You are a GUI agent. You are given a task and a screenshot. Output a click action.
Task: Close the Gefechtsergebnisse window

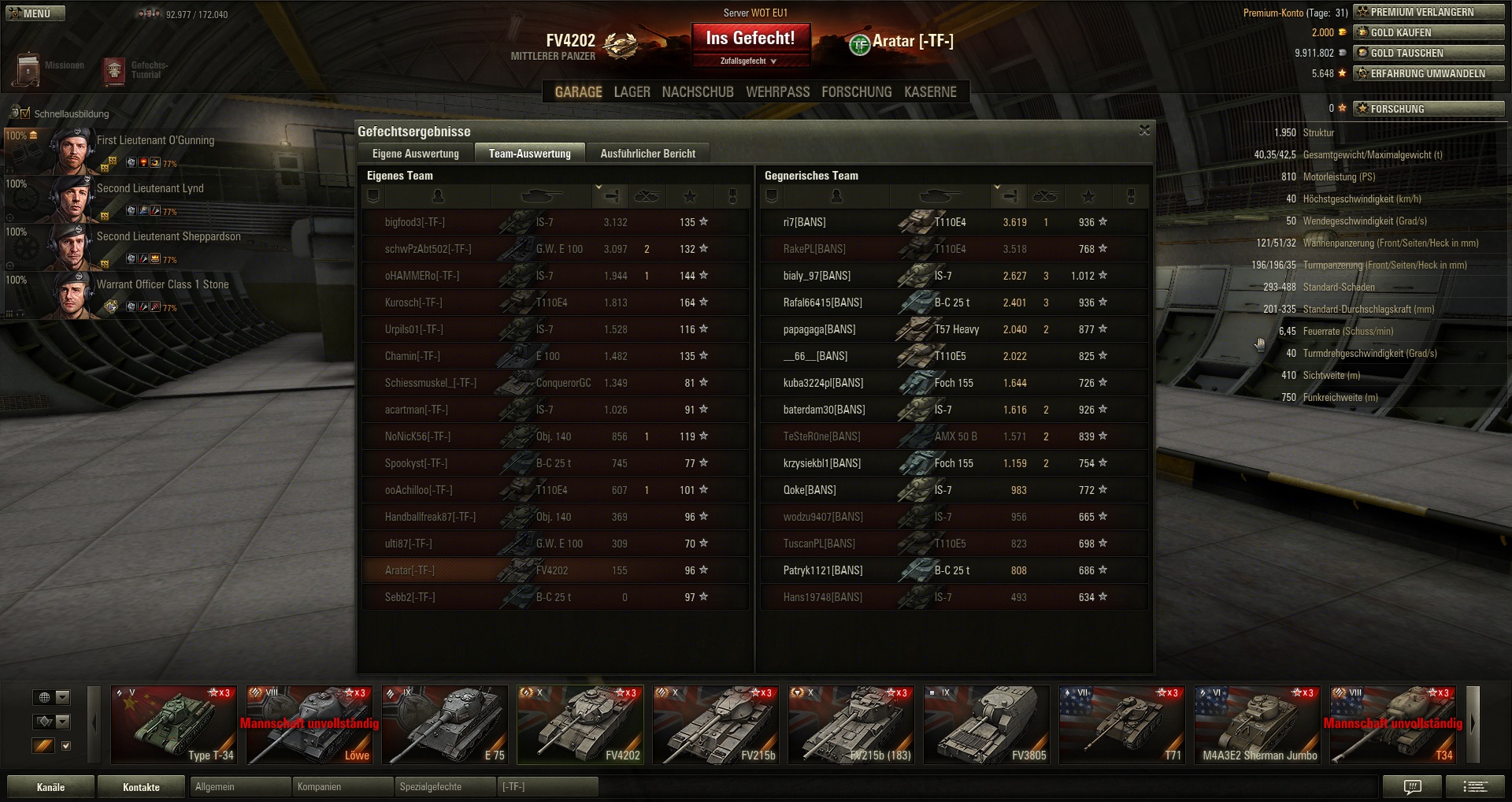[x=1144, y=131]
